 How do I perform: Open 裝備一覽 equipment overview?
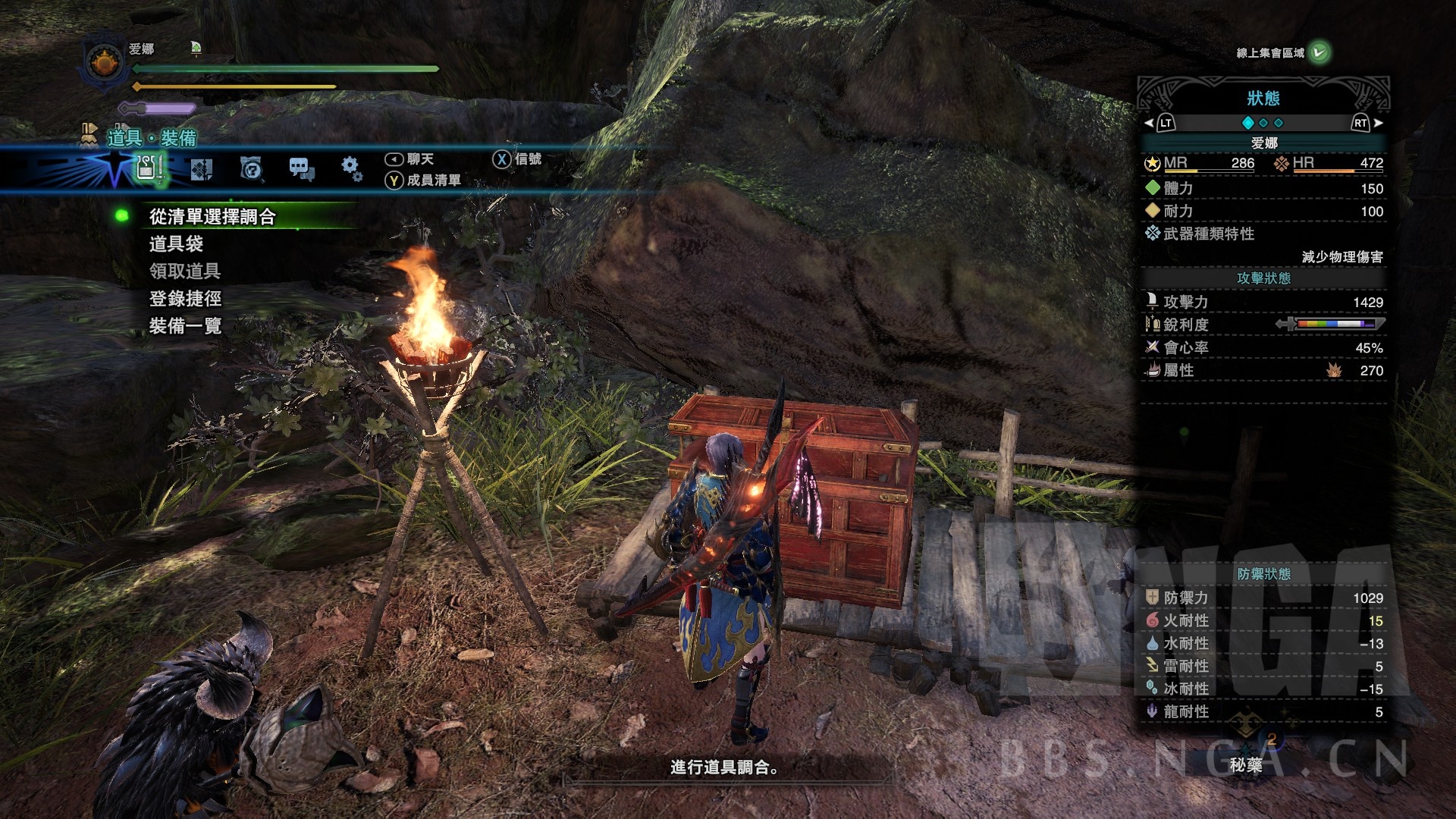tap(184, 326)
